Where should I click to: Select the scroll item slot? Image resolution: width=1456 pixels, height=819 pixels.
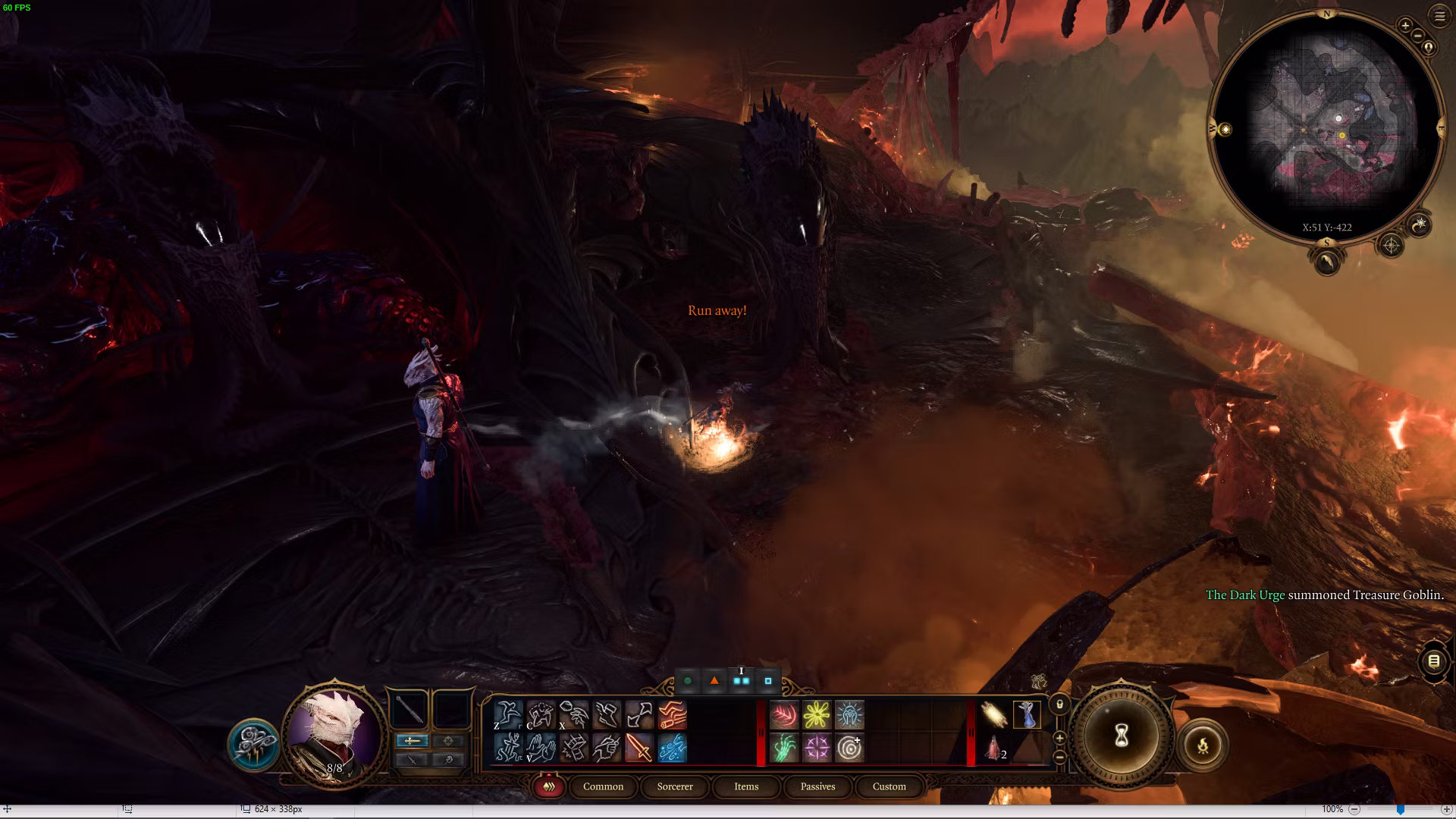point(993,715)
